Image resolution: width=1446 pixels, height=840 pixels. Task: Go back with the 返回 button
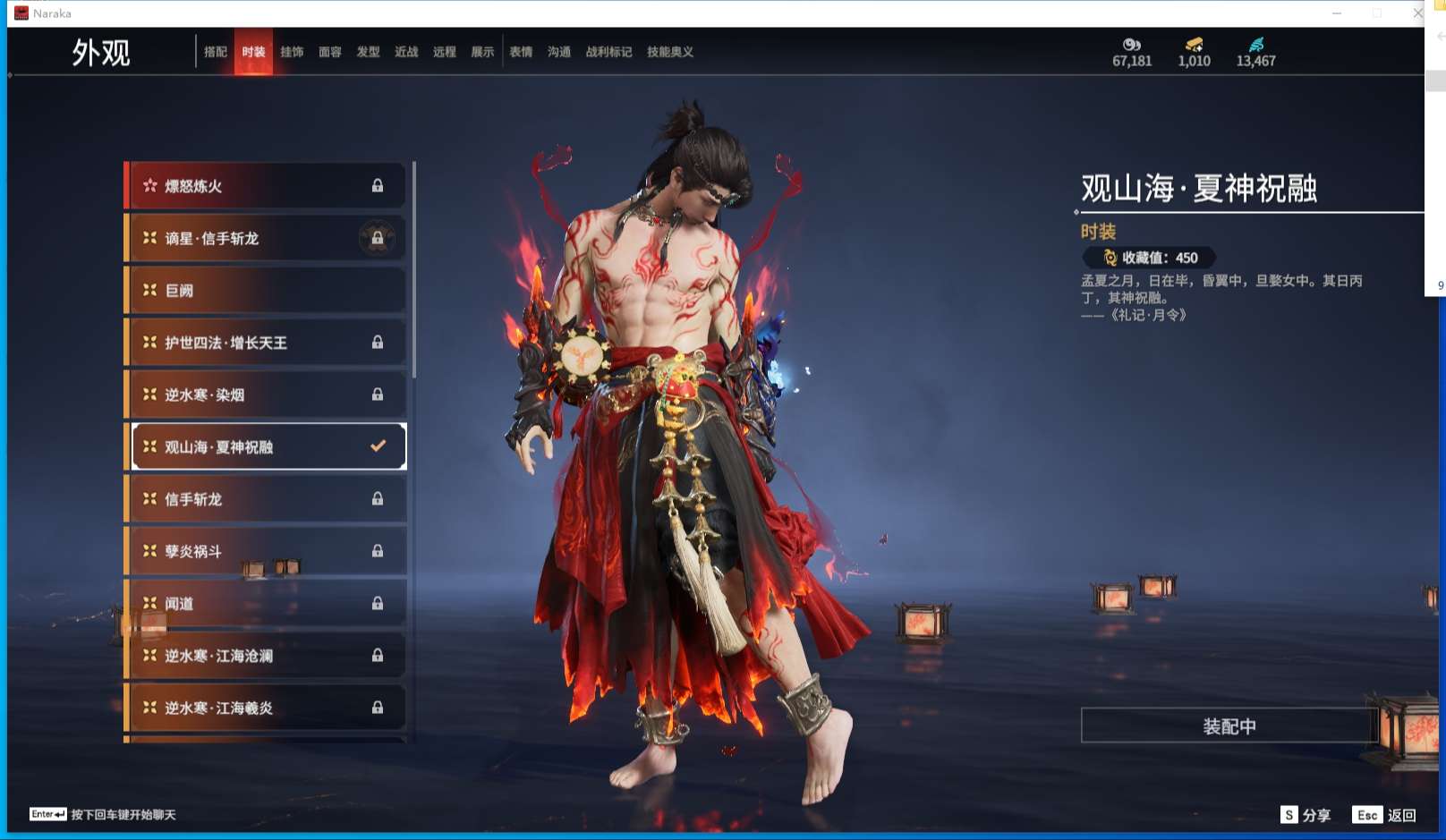pyautogui.click(x=1385, y=815)
